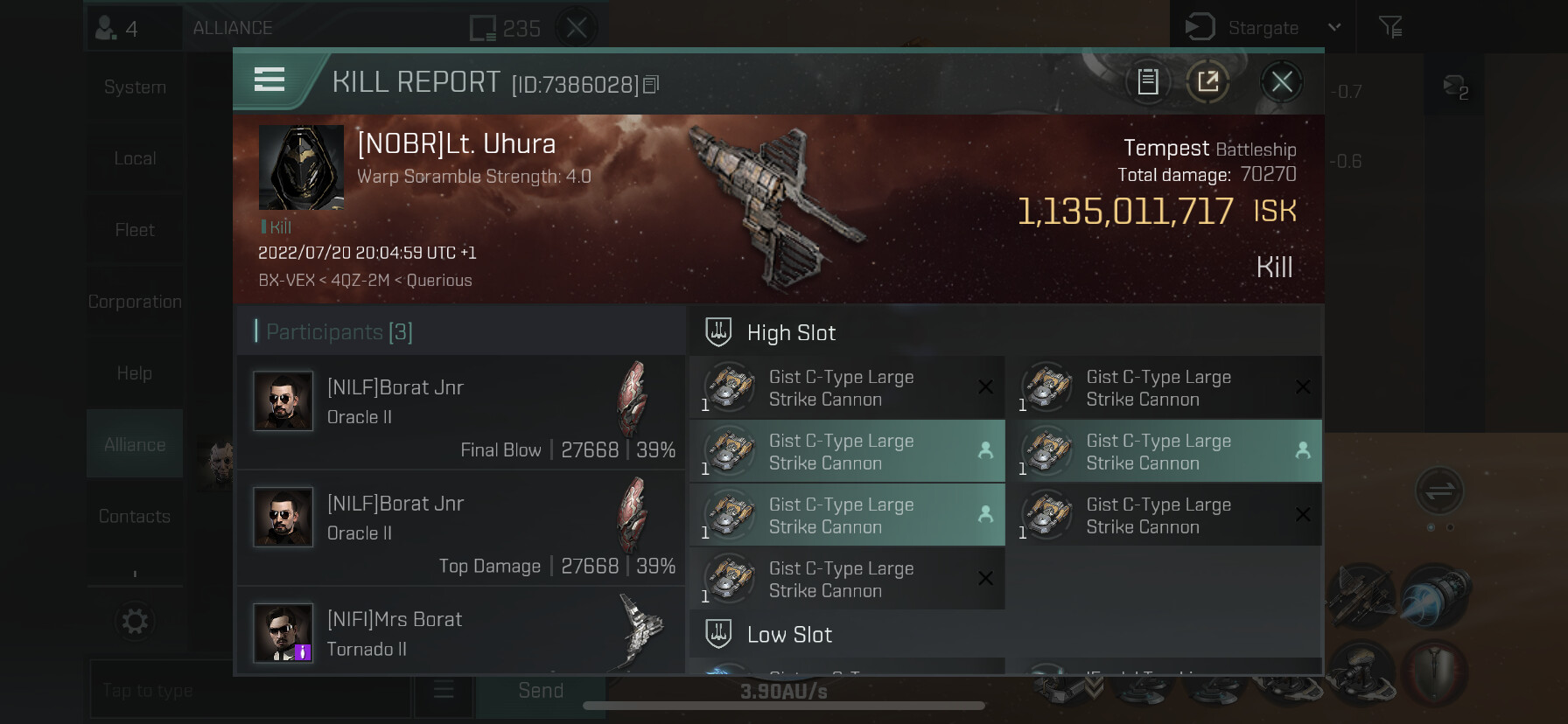Open the kill report hamburger menu
Image resolution: width=1568 pixels, height=724 pixels.
pos(269,80)
